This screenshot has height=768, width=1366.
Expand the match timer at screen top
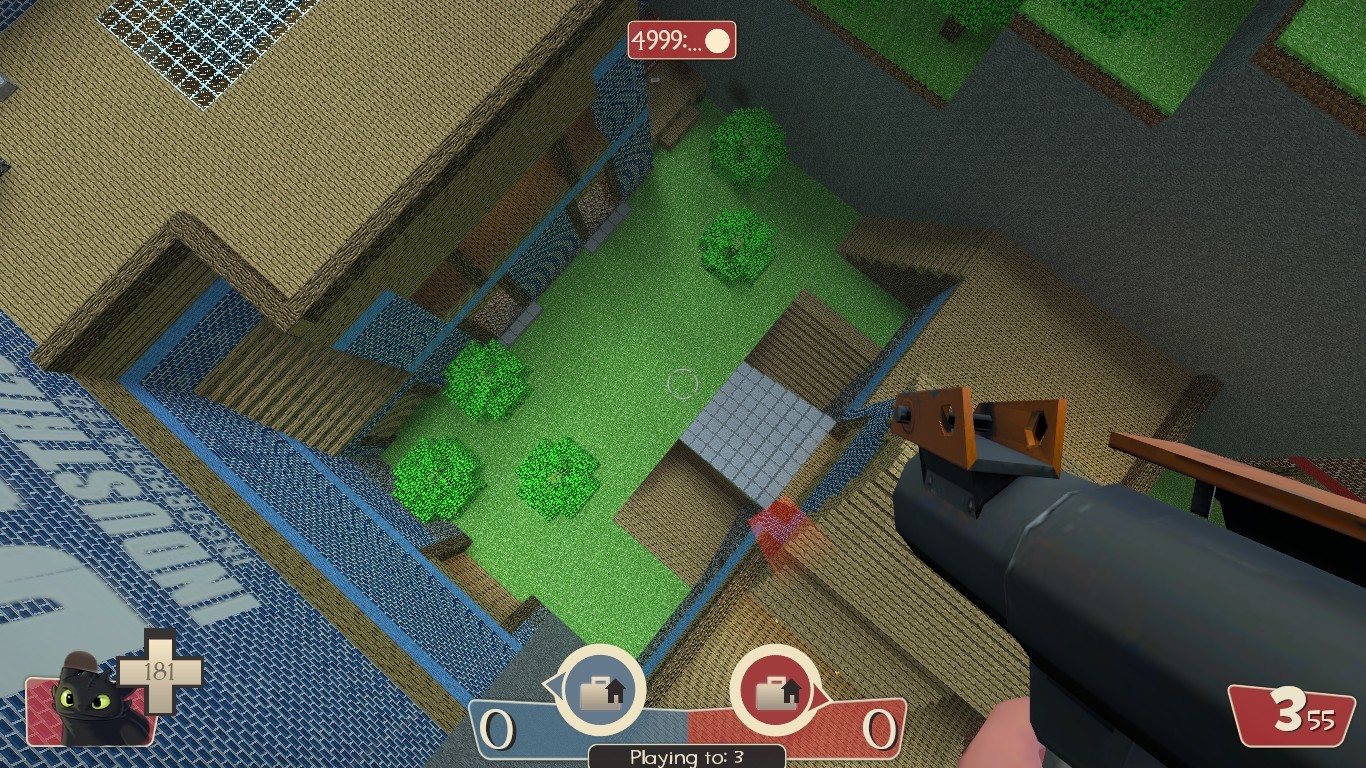click(680, 42)
